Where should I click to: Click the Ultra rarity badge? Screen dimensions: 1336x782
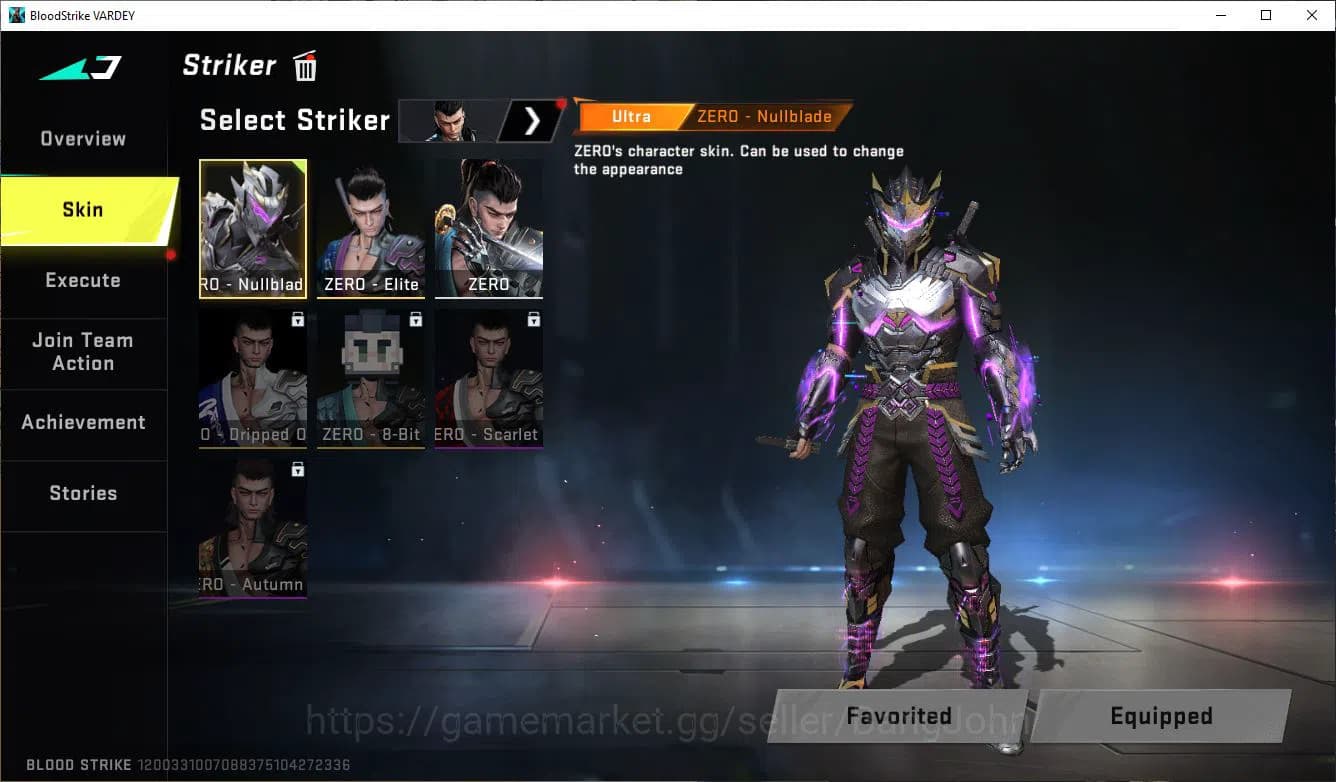(631, 116)
